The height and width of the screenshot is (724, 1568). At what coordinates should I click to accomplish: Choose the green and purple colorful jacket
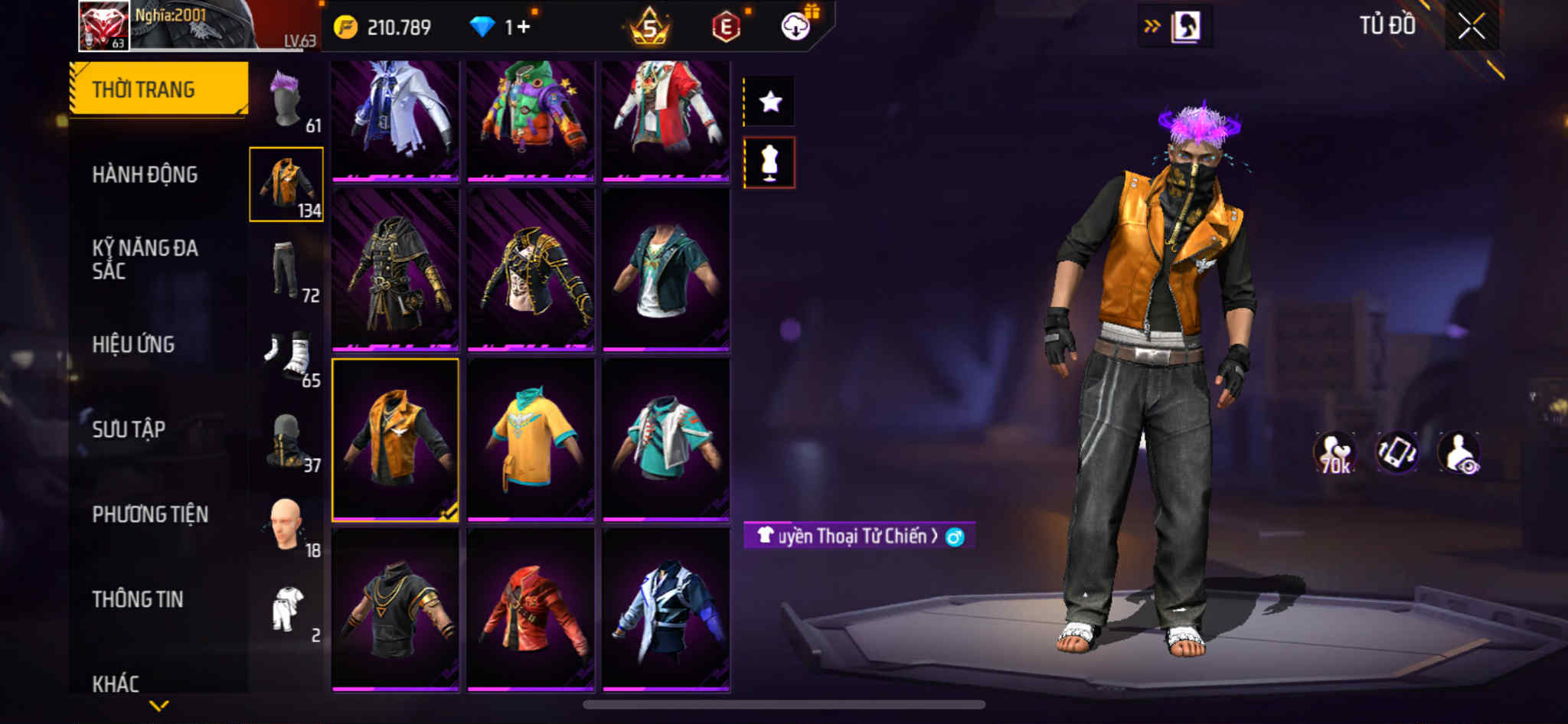pos(531,119)
